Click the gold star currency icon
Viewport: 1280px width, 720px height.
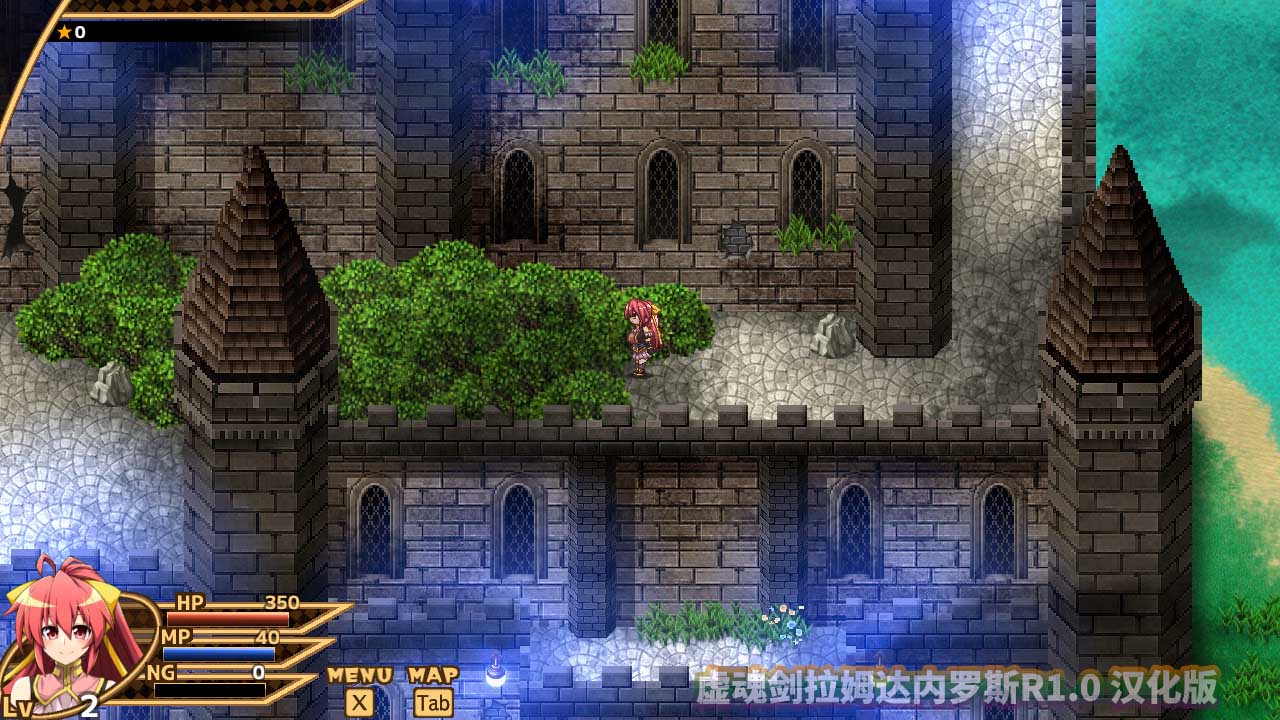coord(66,30)
